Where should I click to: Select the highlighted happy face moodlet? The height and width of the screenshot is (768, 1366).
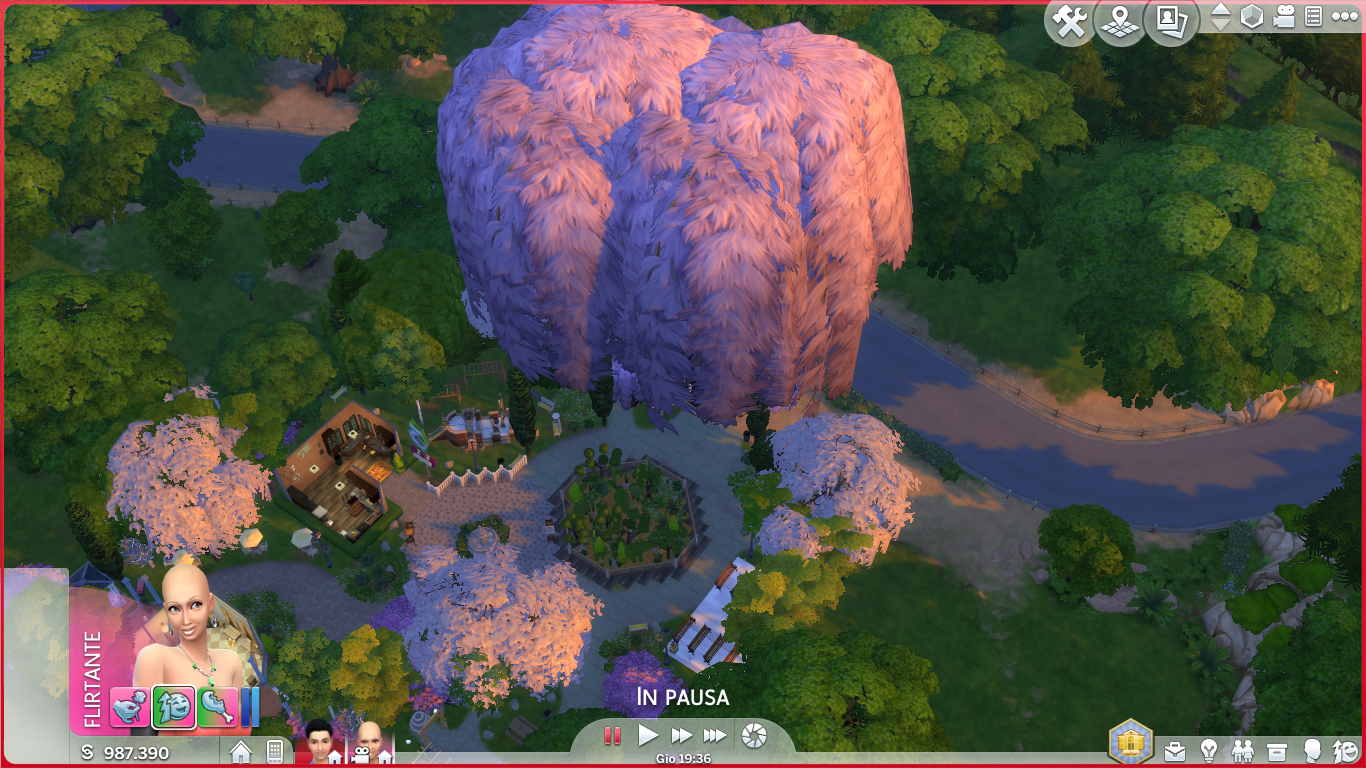[x=173, y=707]
